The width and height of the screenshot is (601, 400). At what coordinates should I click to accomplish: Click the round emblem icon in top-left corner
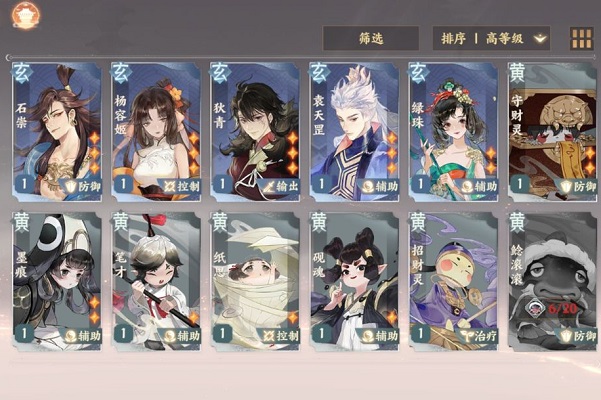[24, 14]
